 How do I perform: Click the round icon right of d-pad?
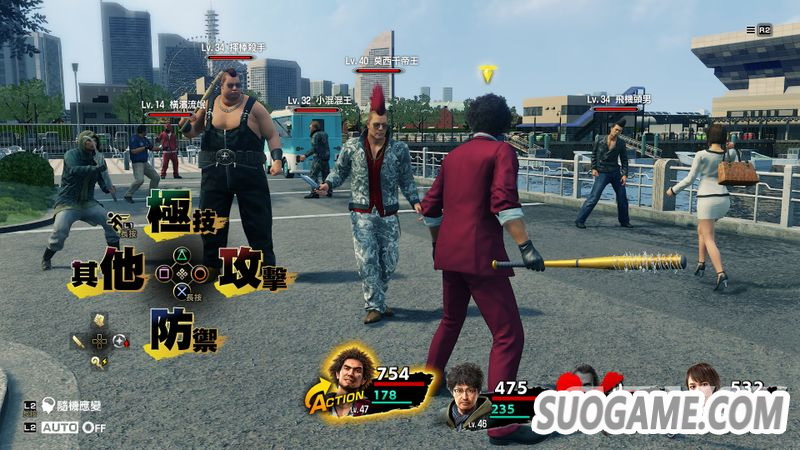[121, 341]
